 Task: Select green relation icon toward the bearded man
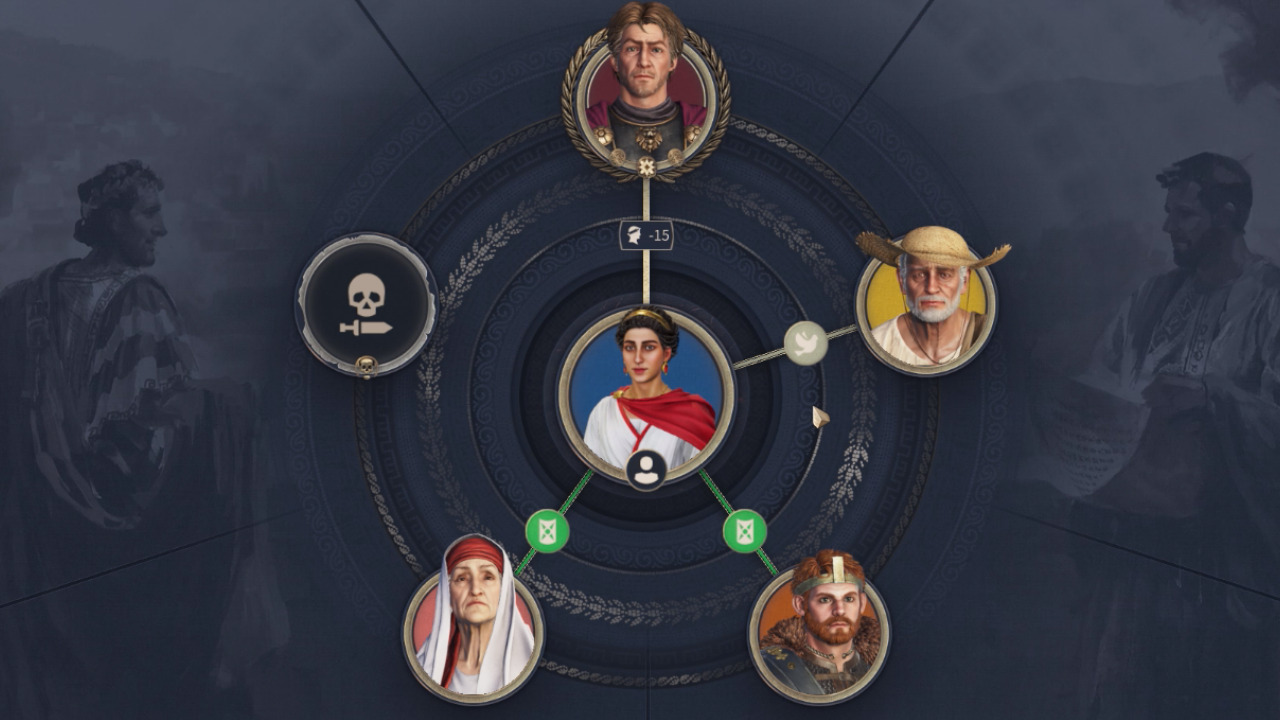pos(745,530)
